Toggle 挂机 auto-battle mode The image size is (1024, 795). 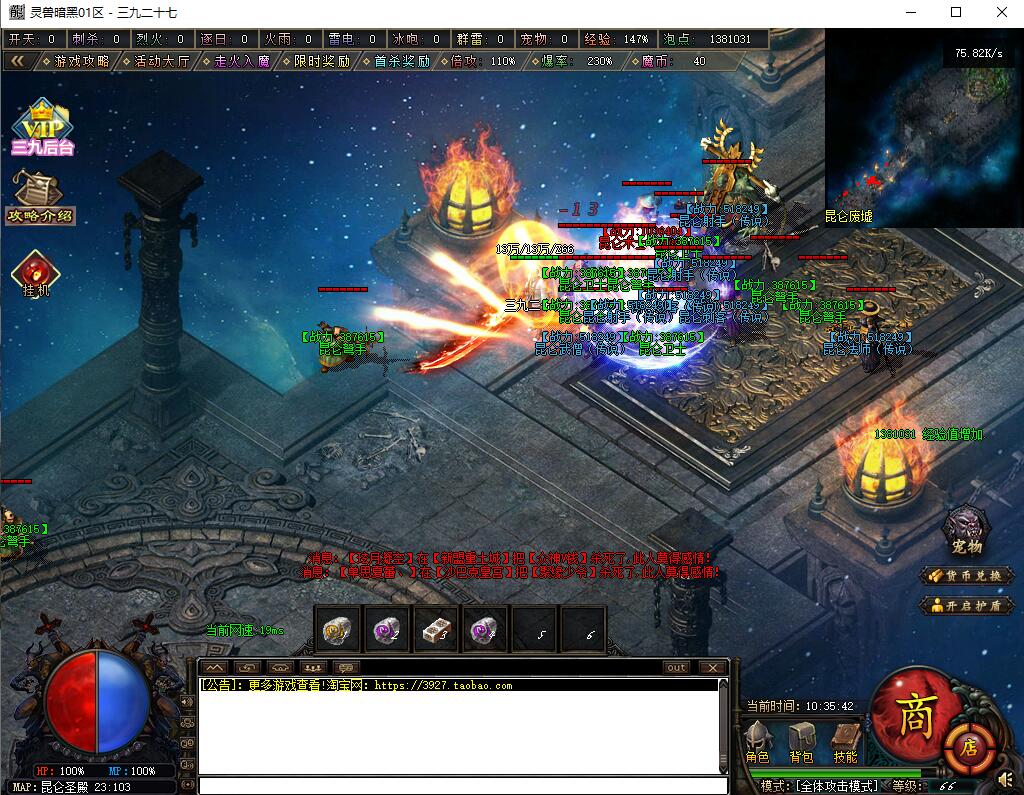(x=36, y=273)
